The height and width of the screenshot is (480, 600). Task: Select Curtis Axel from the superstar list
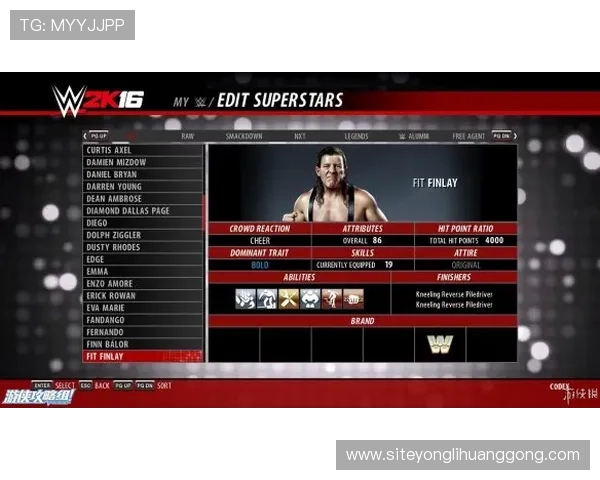point(110,150)
